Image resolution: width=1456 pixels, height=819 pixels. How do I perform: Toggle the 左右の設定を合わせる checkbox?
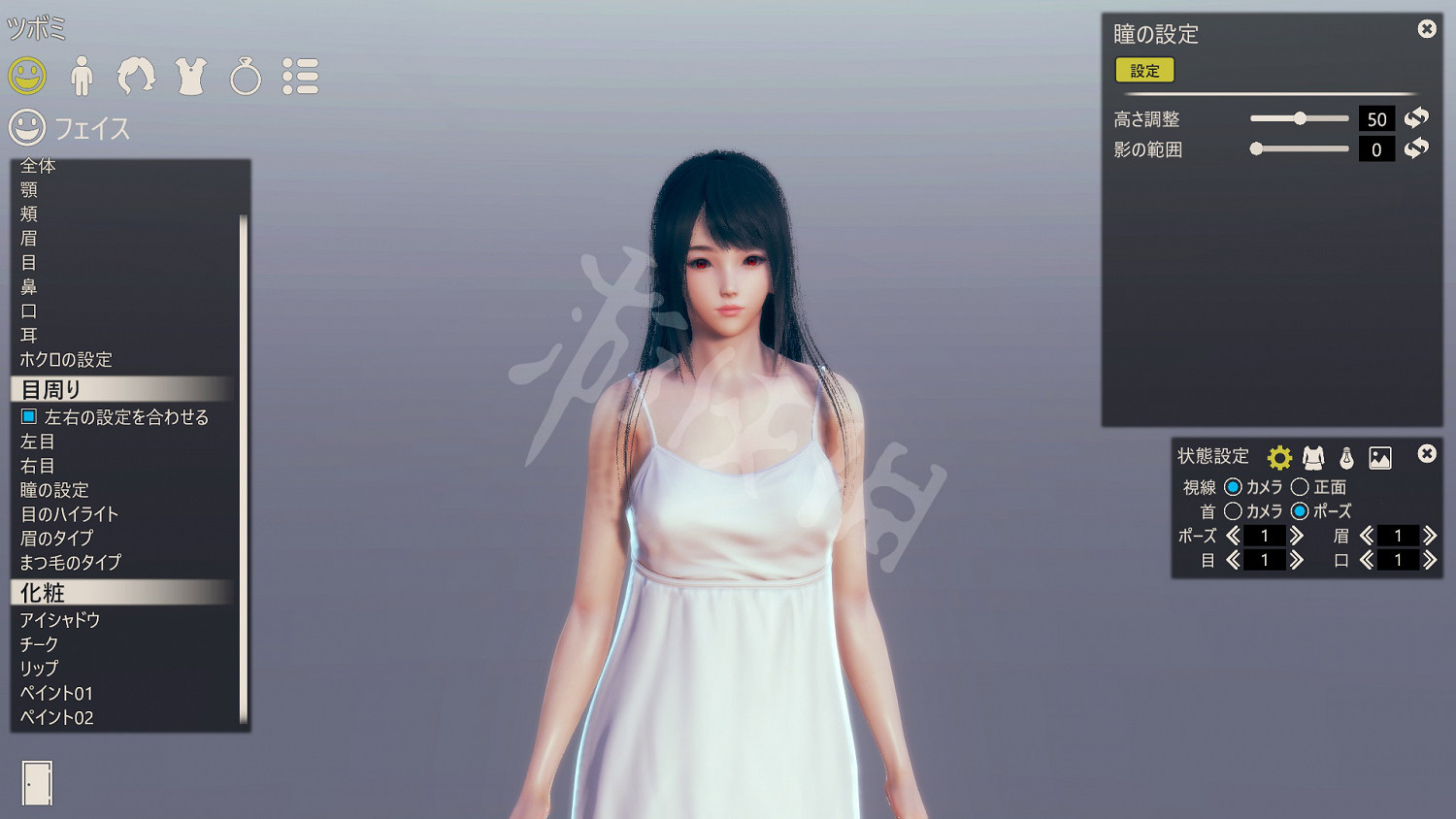pyautogui.click(x=29, y=416)
